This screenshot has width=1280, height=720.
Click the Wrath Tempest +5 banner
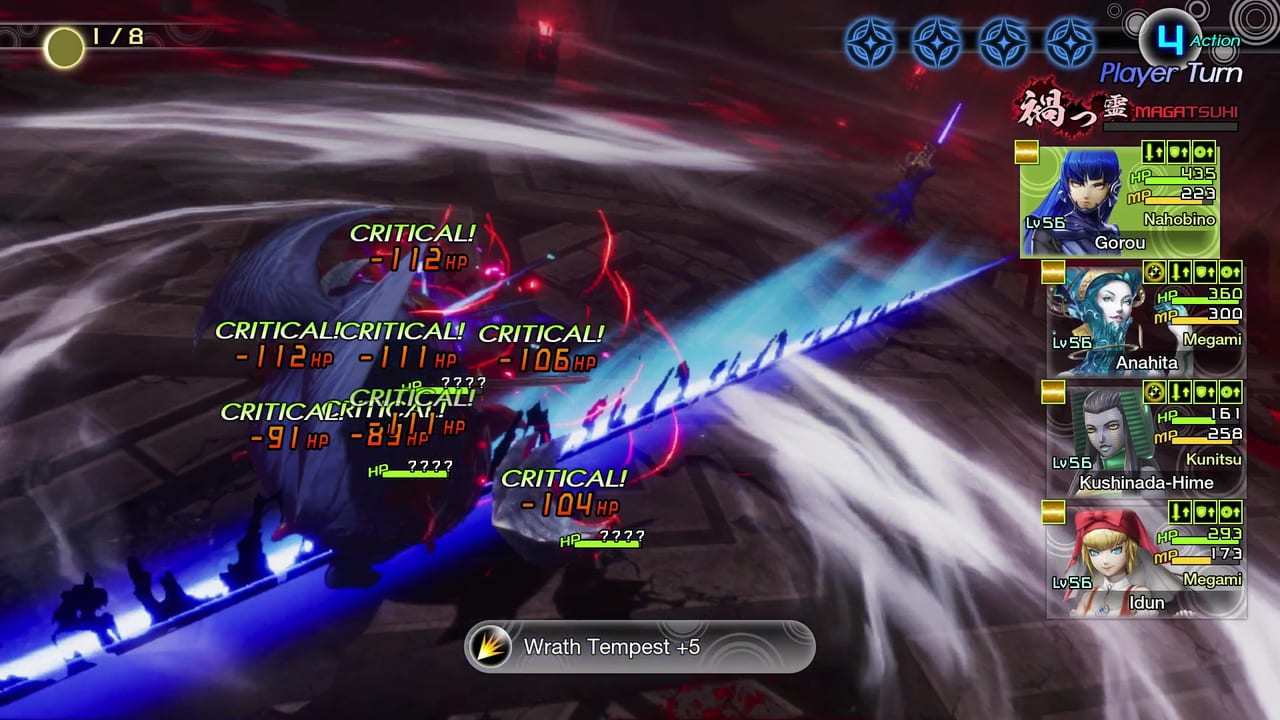click(640, 647)
